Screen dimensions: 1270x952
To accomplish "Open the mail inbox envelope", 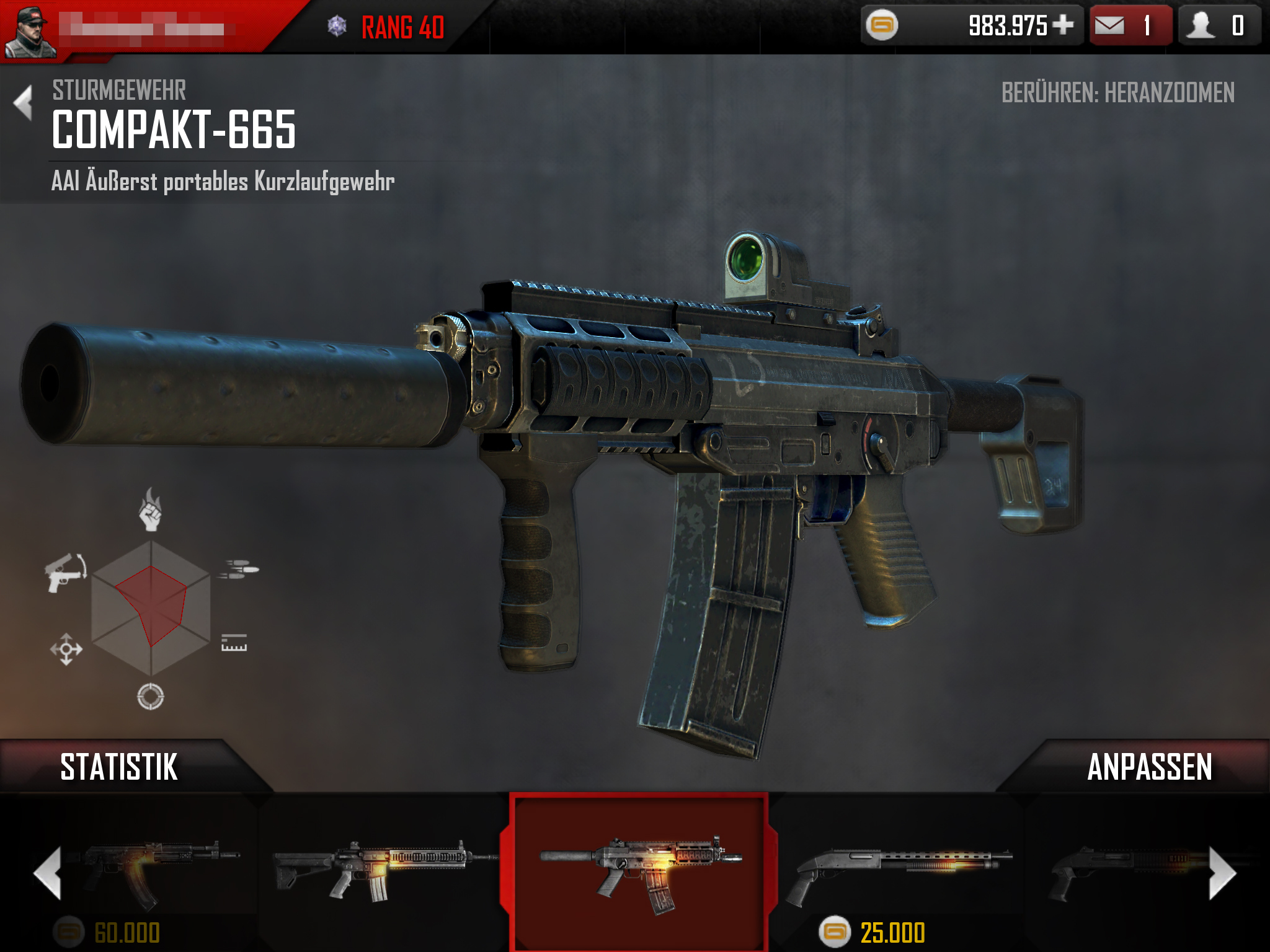I will click(x=1109, y=25).
